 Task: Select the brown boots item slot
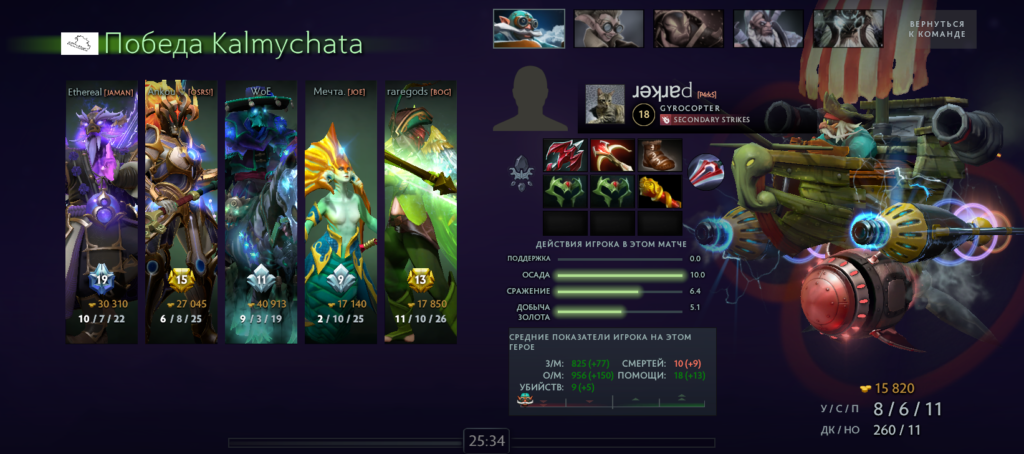pyautogui.click(x=659, y=155)
